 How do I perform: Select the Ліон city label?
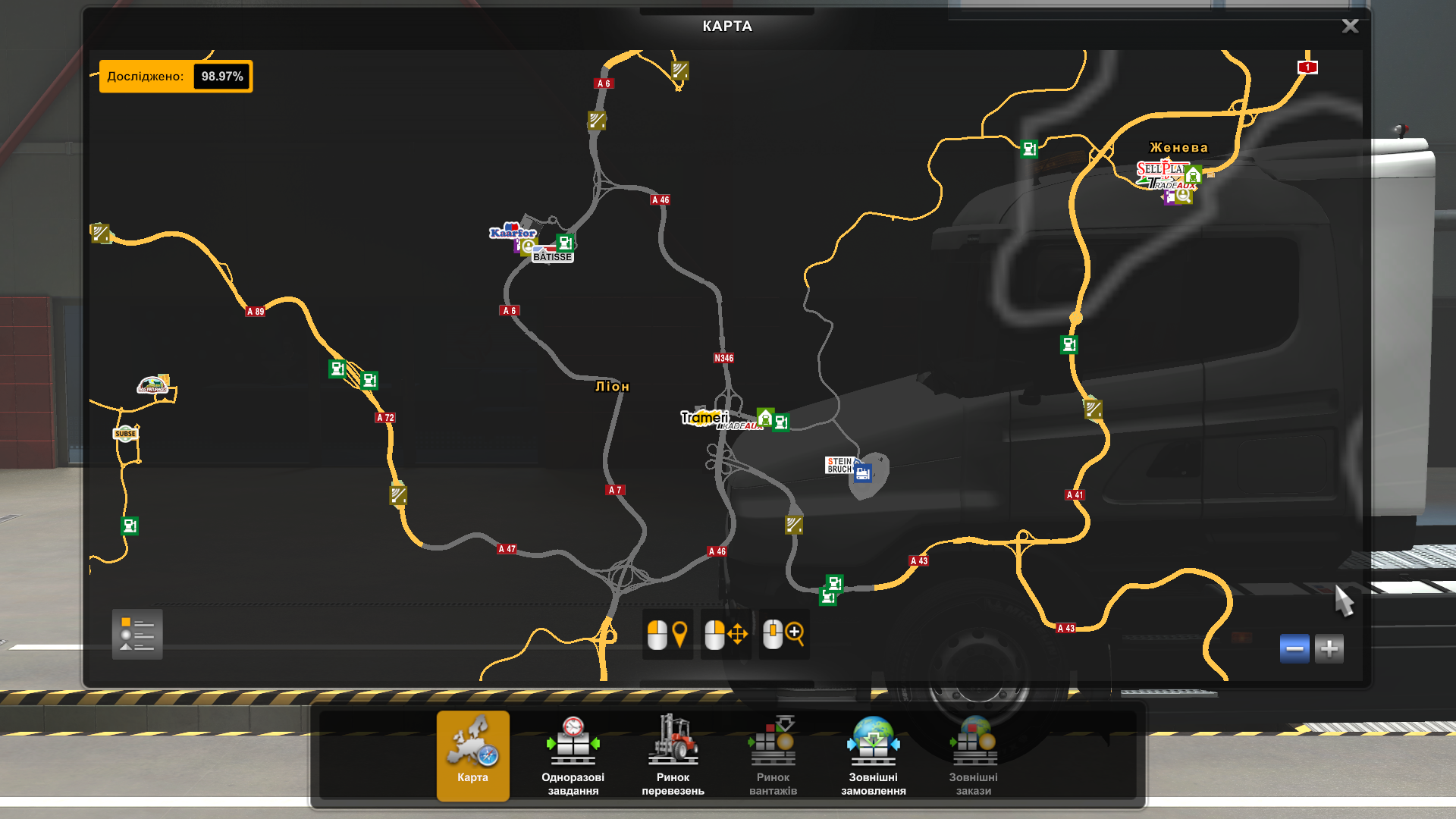(x=612, y=387)
